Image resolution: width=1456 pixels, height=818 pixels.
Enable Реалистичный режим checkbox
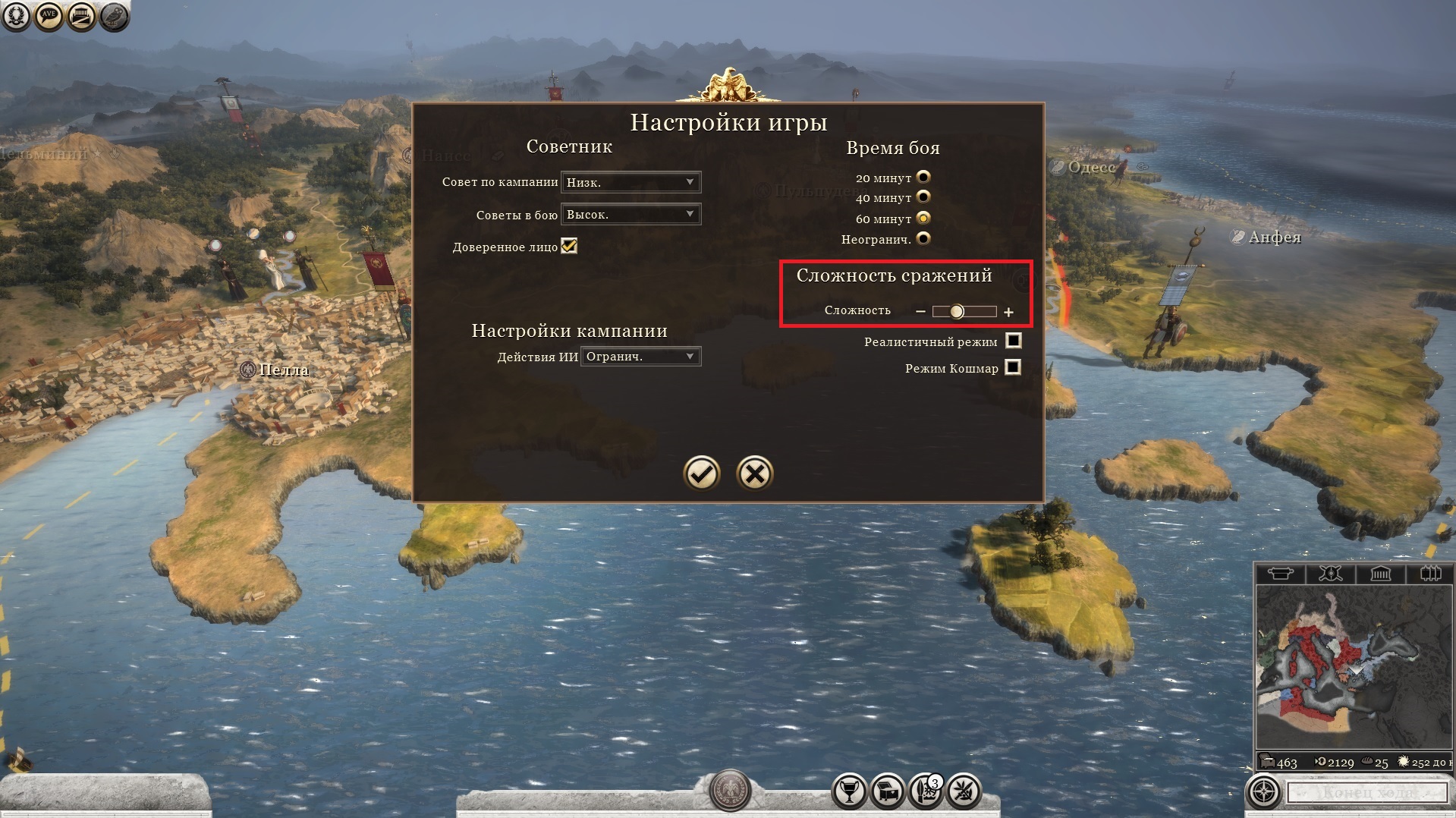tap(1013, 341)
